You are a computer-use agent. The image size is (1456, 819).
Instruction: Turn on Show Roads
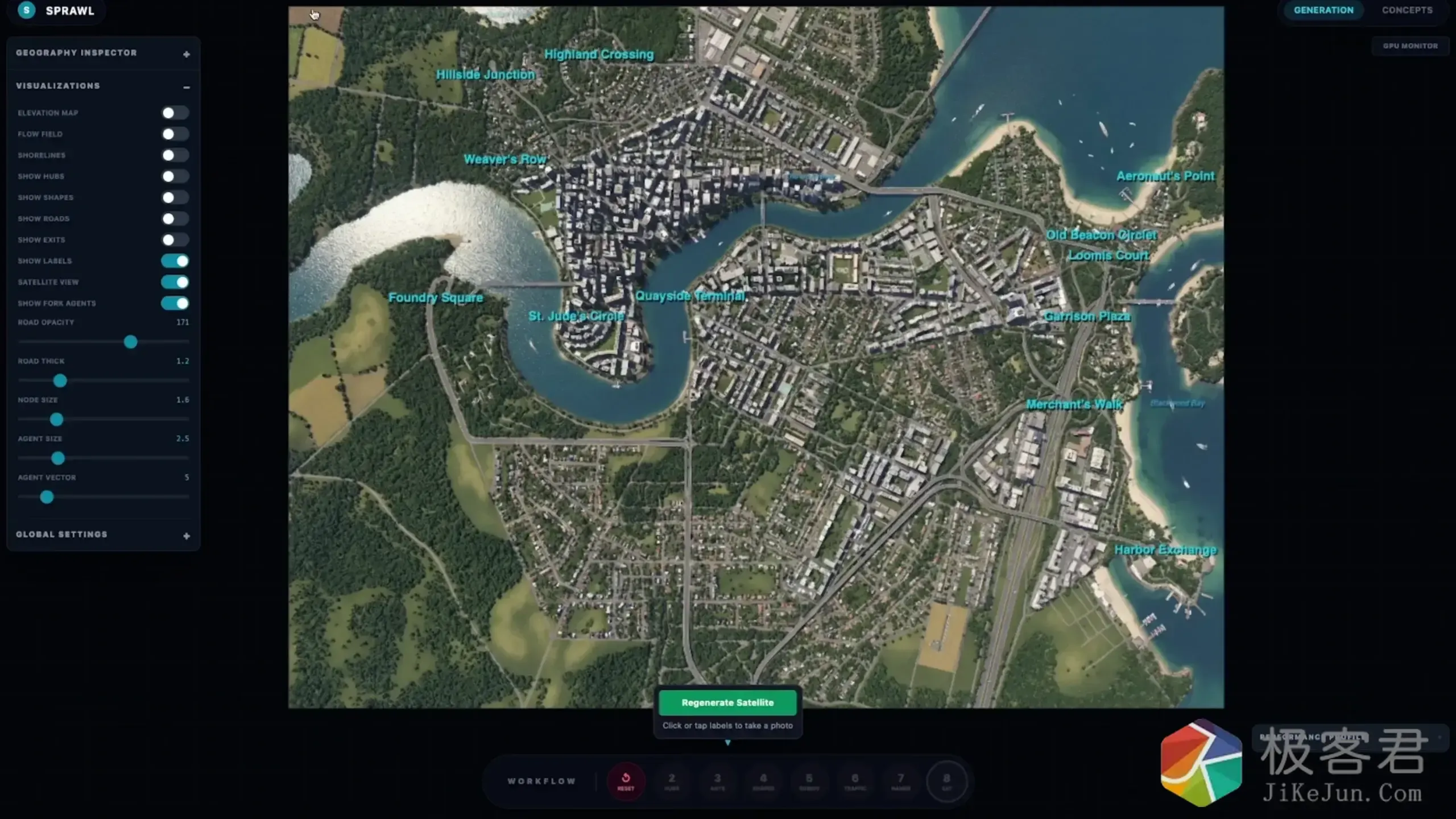(175, 218)
